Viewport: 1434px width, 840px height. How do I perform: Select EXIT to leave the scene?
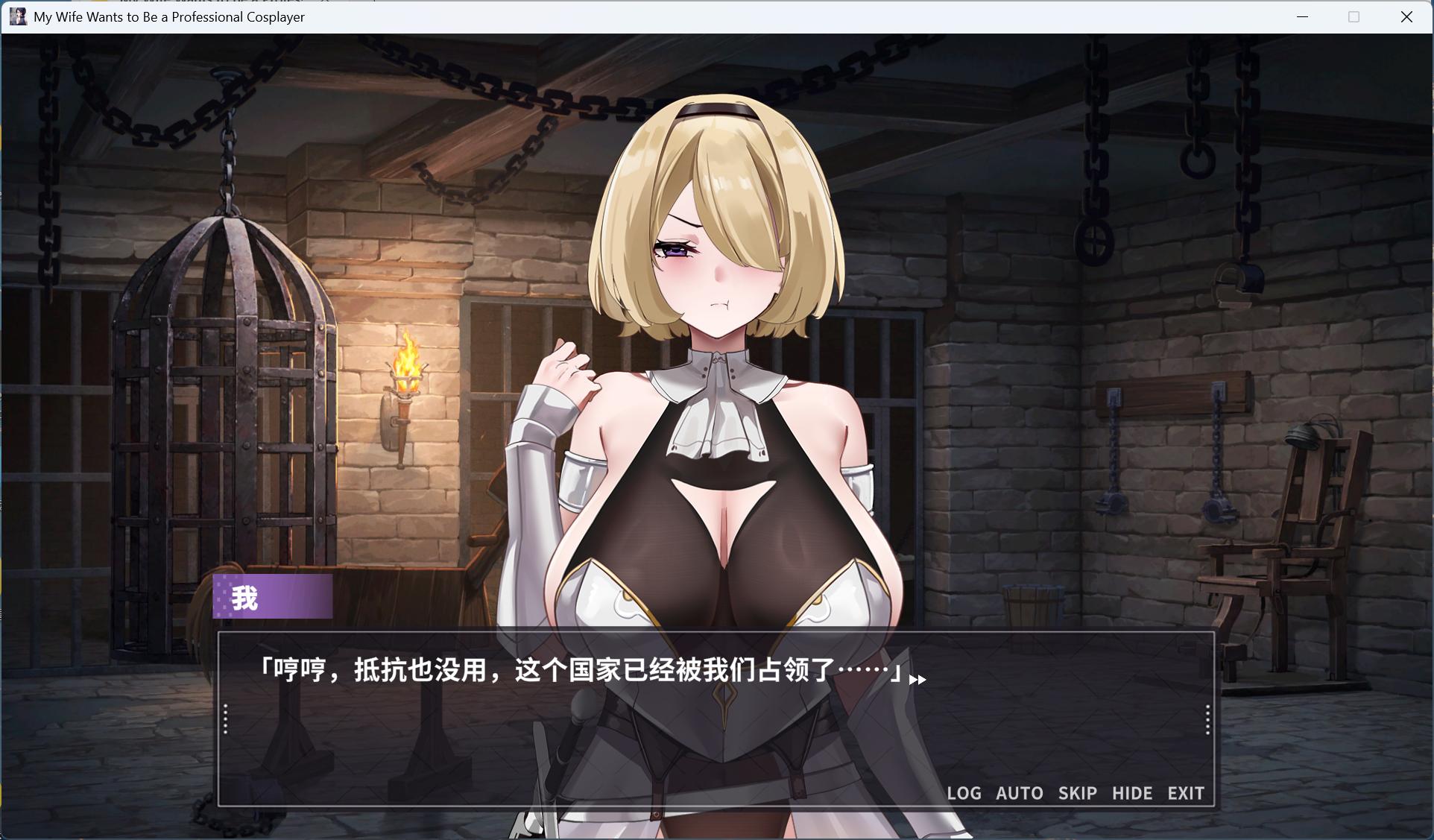tap(1186, 793)
